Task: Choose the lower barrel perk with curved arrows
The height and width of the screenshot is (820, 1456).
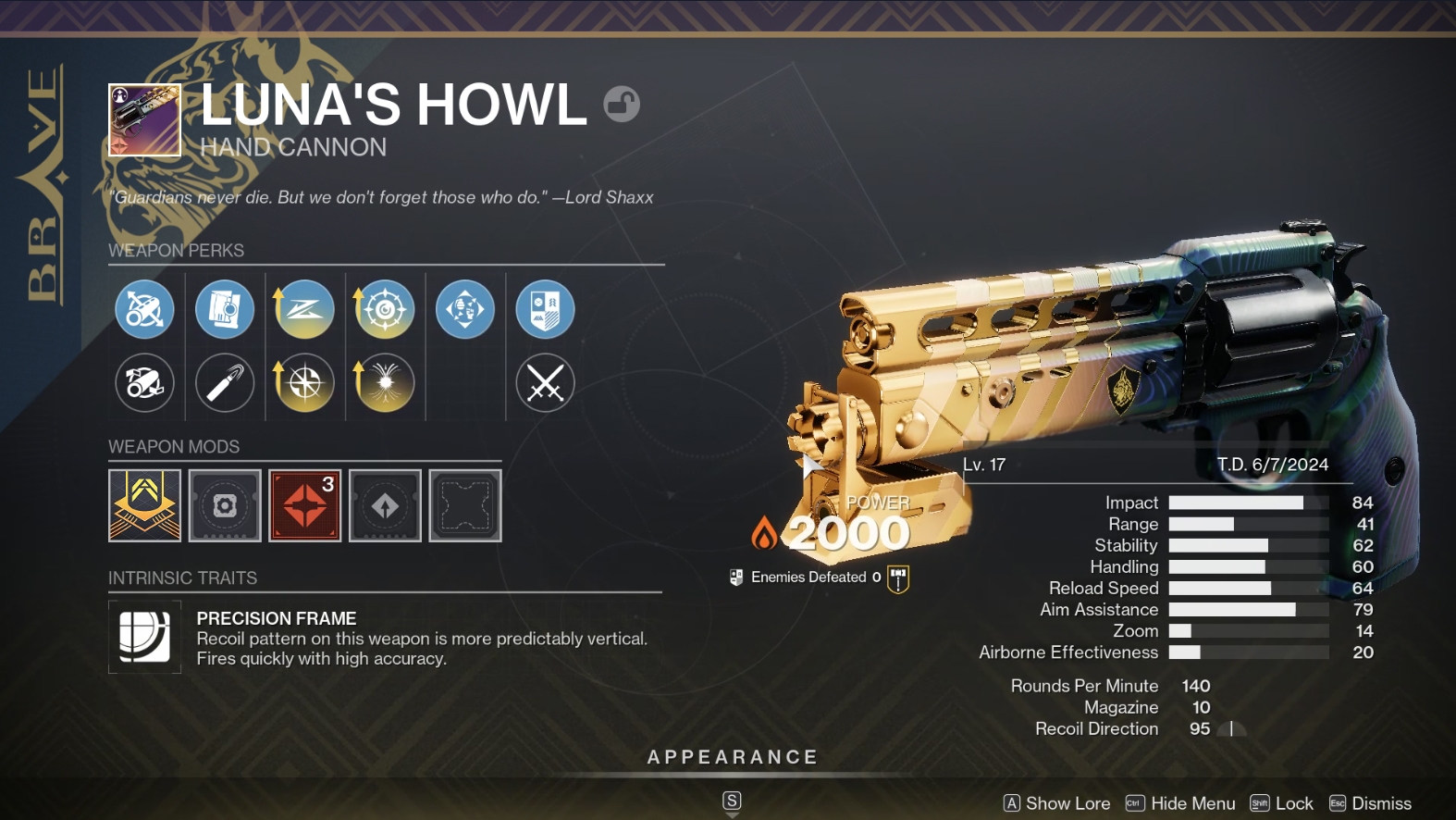Action: [144, 382]
